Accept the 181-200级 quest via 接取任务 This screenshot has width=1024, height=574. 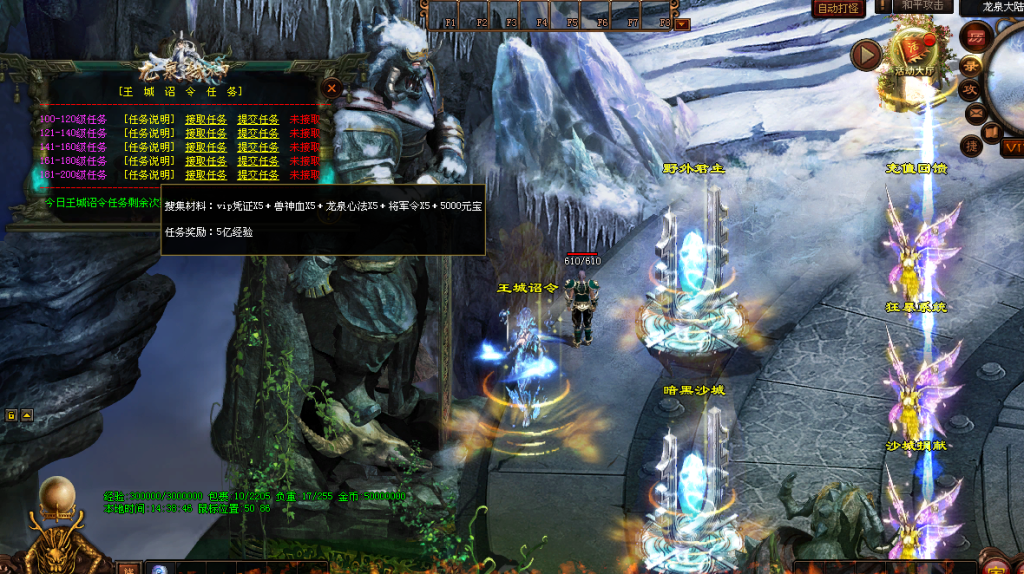coord(205,175)
